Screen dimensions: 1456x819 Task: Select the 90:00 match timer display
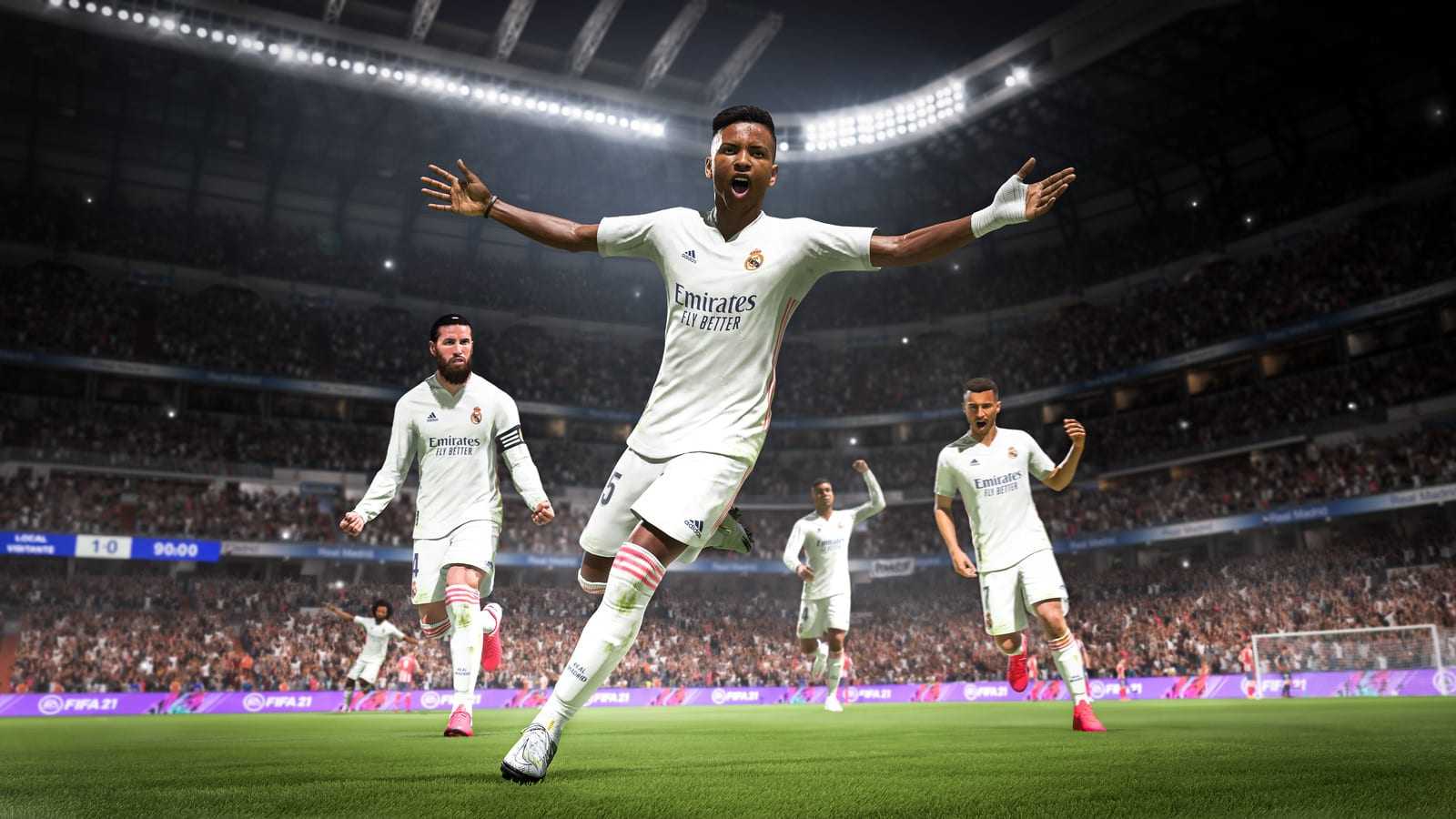point(175,547)
